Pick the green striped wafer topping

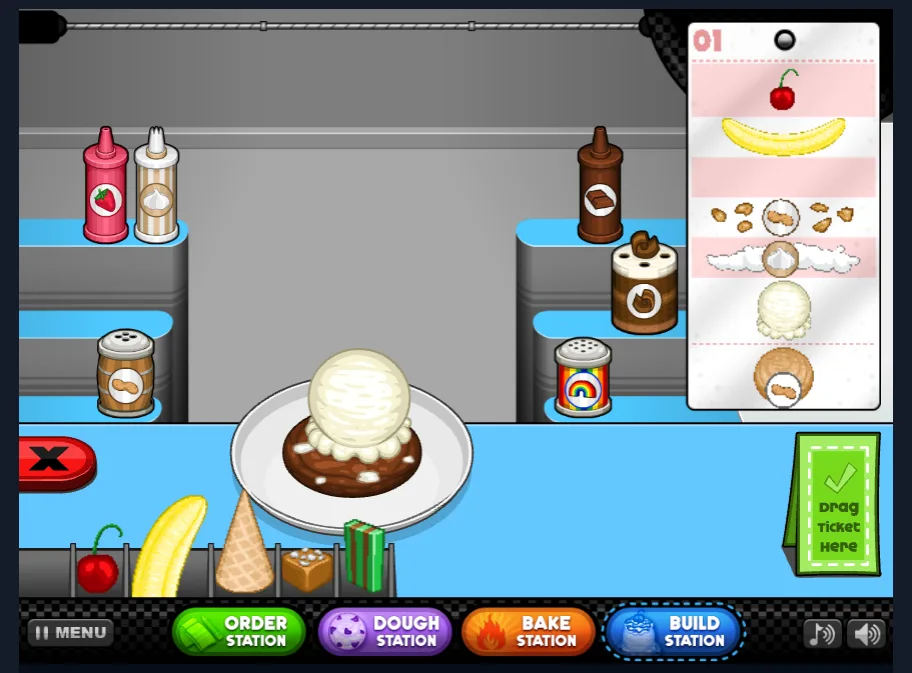pyautogui.click(x=364, y=554)
